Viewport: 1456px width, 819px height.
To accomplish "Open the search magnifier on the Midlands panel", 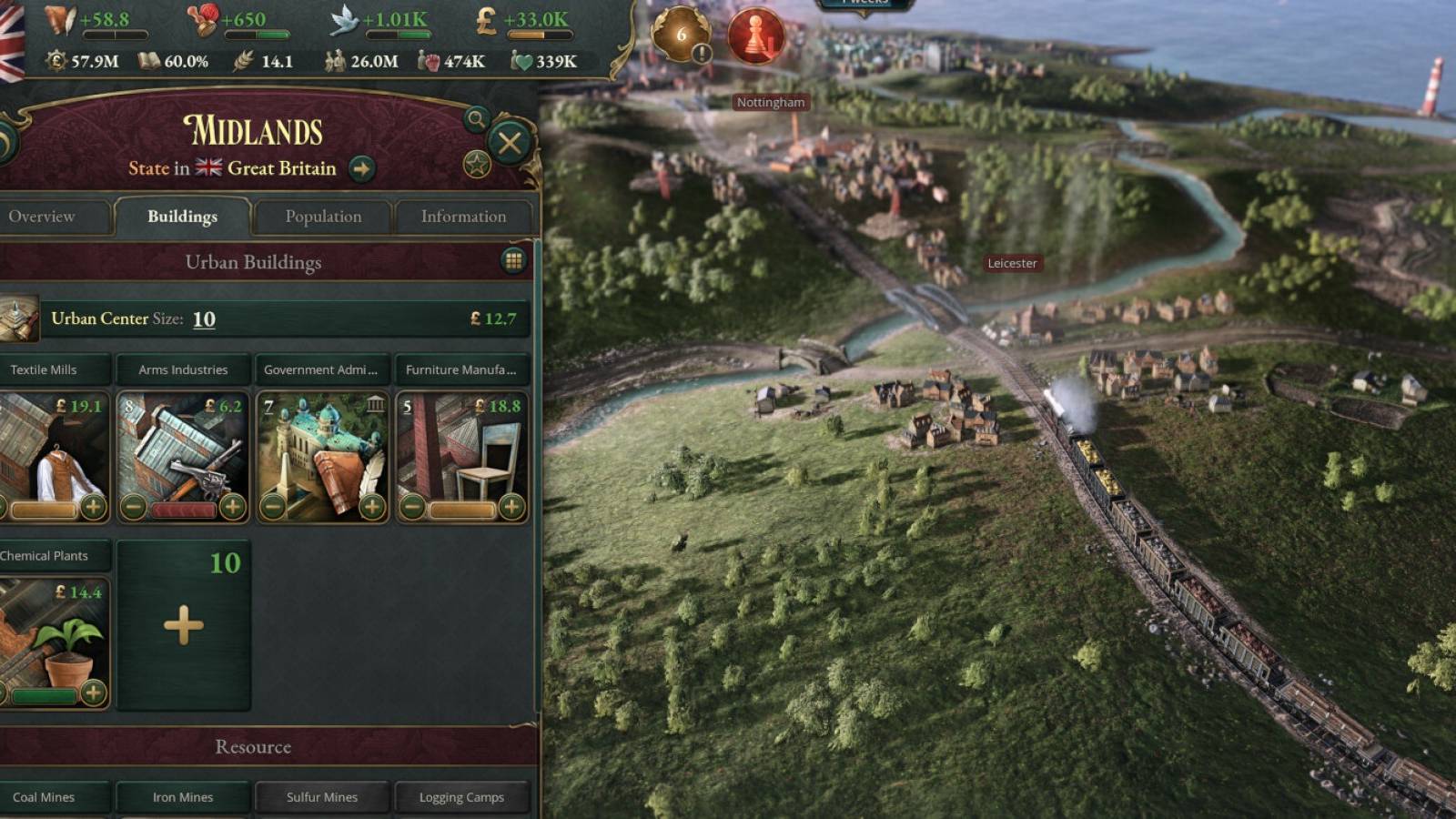I will [x=477, y=116].
